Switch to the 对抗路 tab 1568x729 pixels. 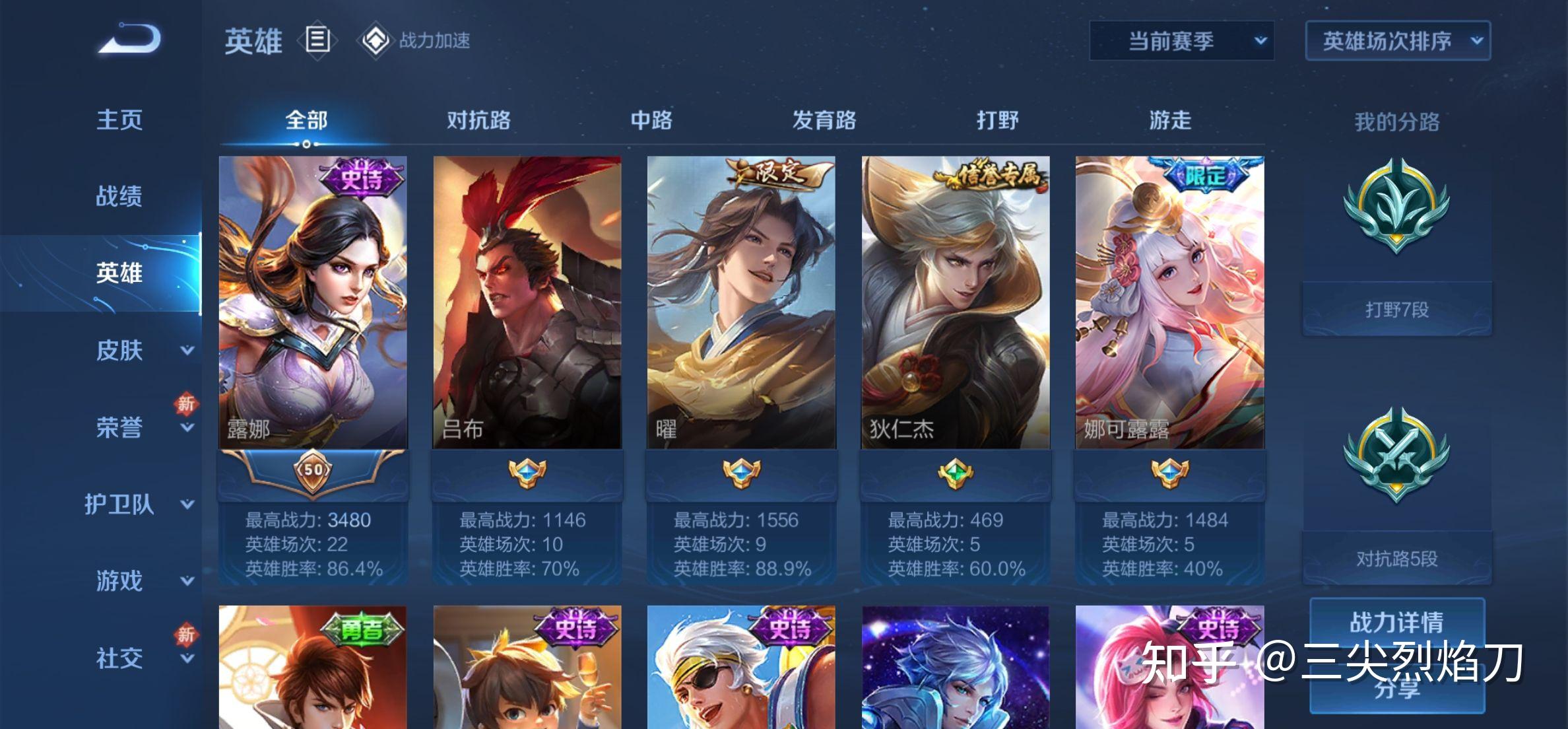tap(478, 120)
